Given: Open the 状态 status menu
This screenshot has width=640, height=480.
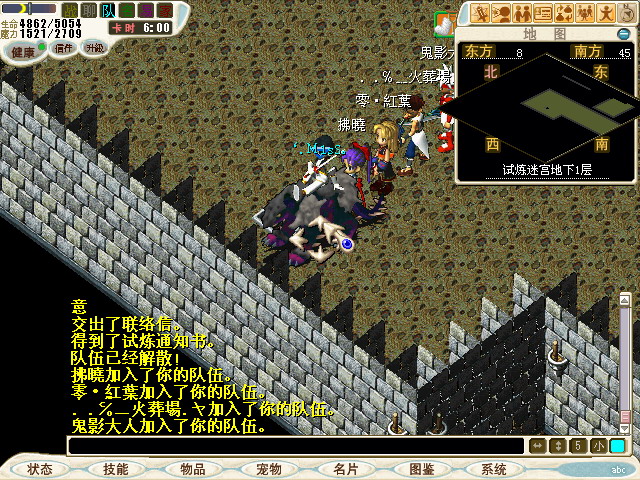Looking at the screenshot, I should coord(40,468).
